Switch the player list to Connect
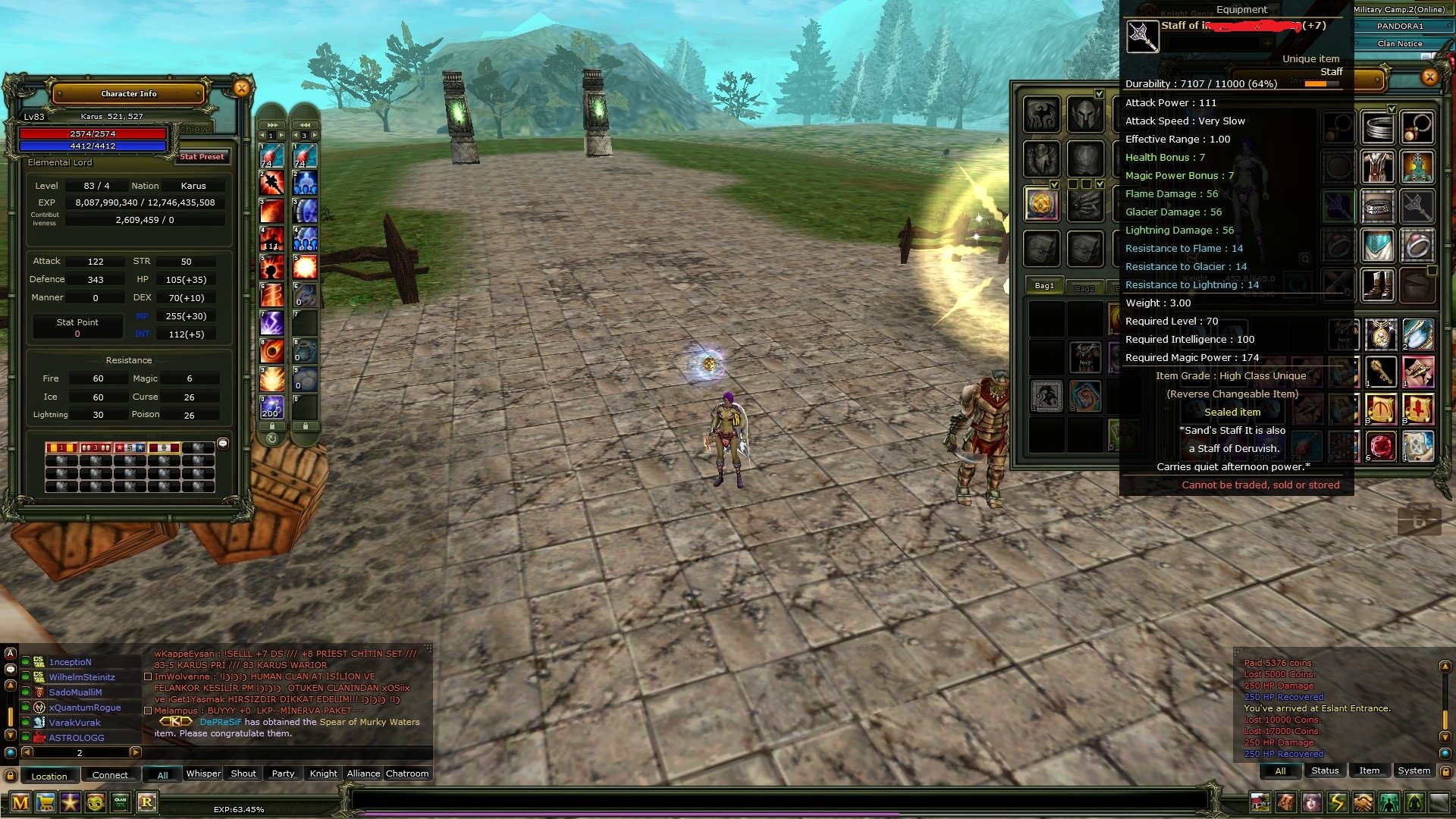Screen dimensions: 1456x819 [x=110, y=775]
